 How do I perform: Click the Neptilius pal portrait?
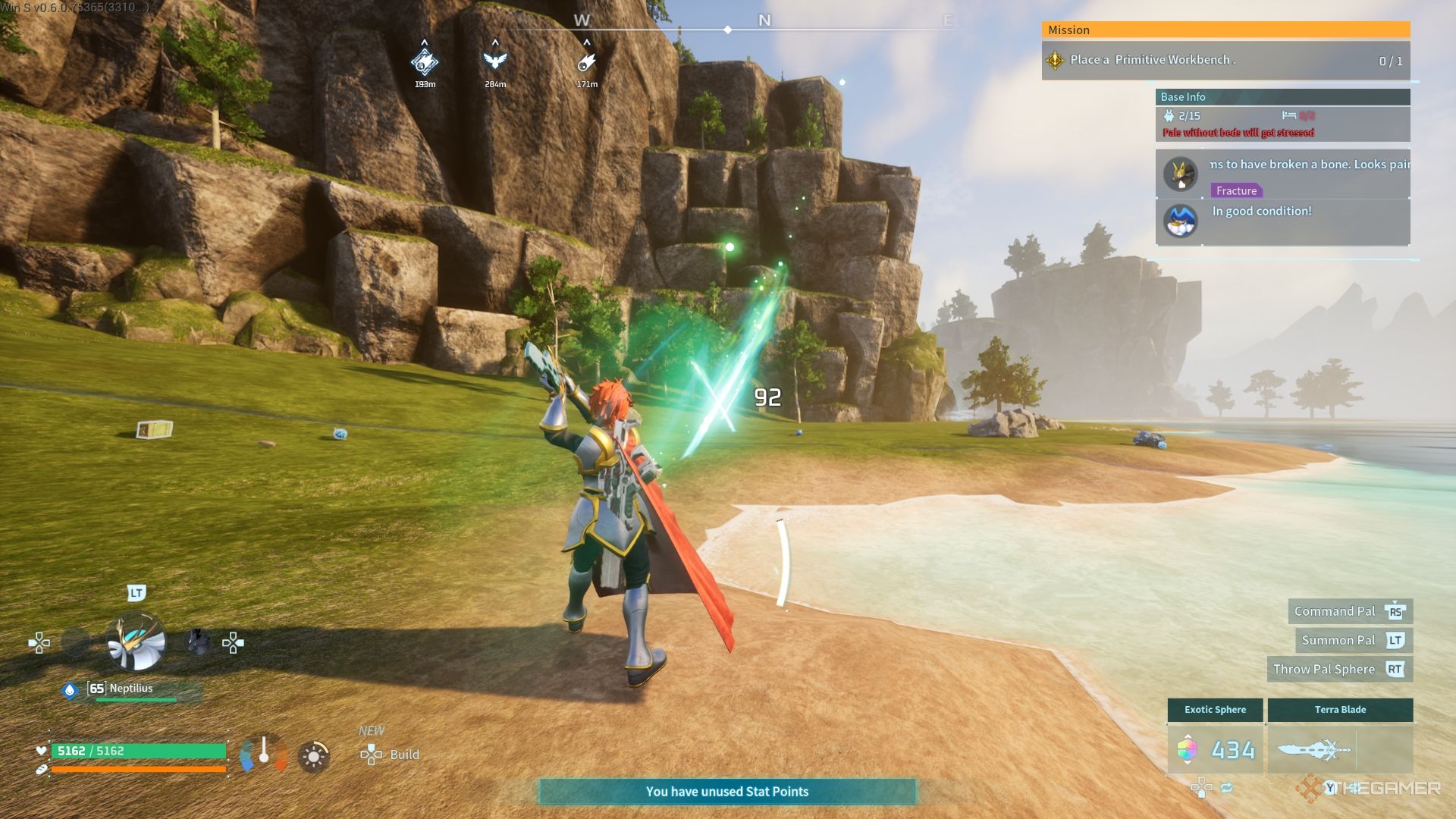(x=136, y=642)
